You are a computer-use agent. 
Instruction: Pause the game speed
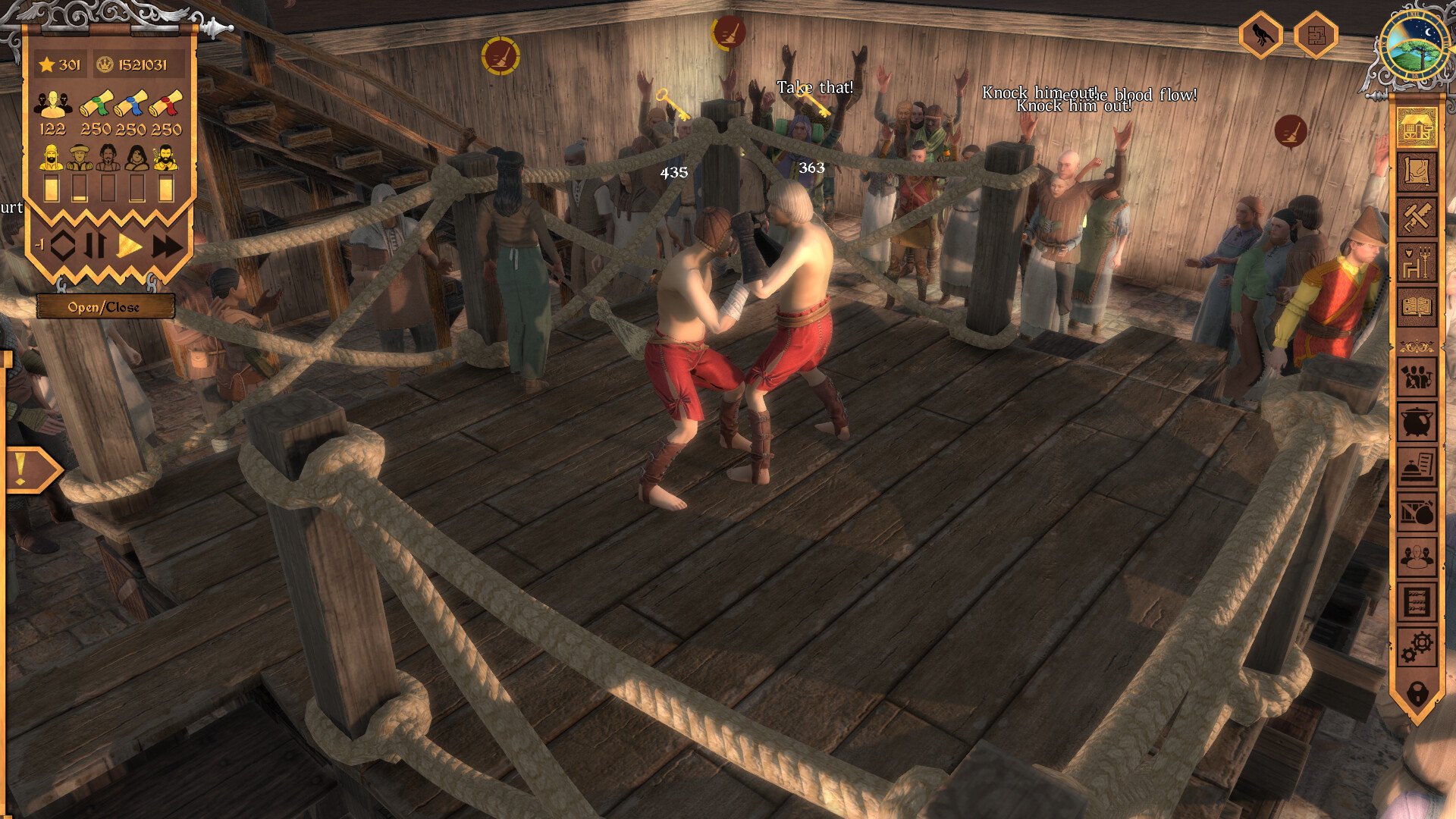(x=96, y=246)
